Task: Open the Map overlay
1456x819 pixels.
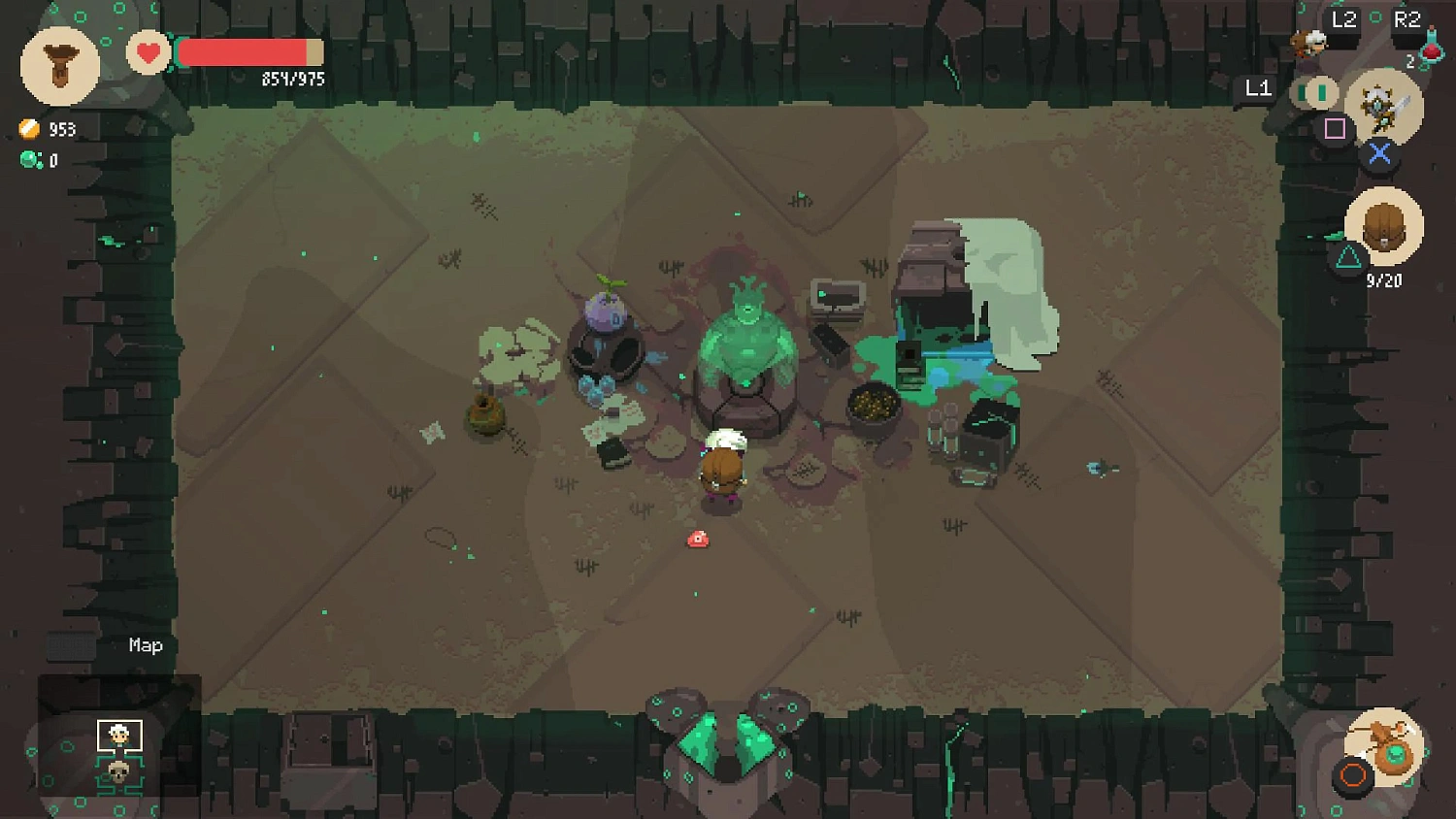Action: [x=145, y=645]
